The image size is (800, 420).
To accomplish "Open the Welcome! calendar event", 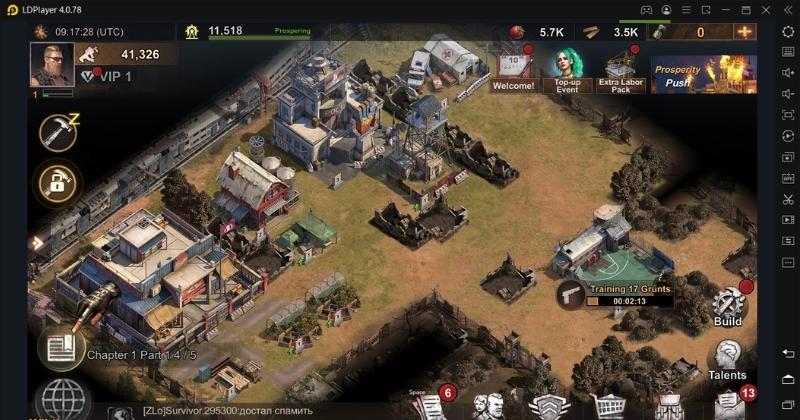I will pos(513,69).
